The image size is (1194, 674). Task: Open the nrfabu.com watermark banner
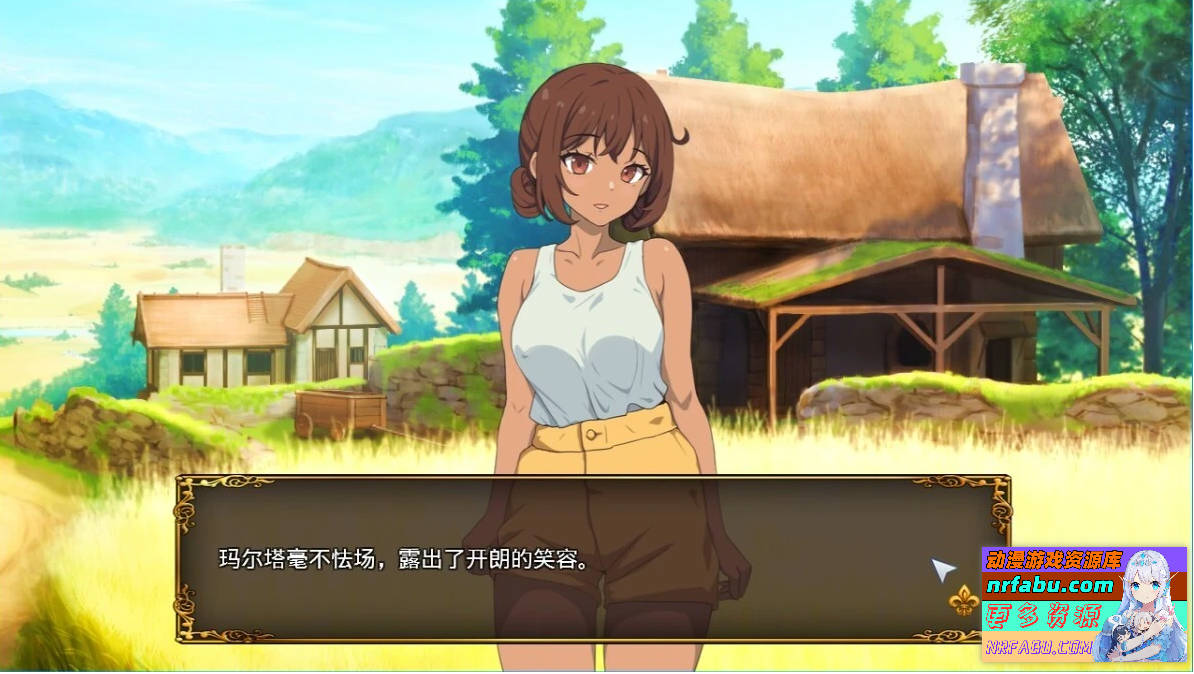tap(1084, 604)
